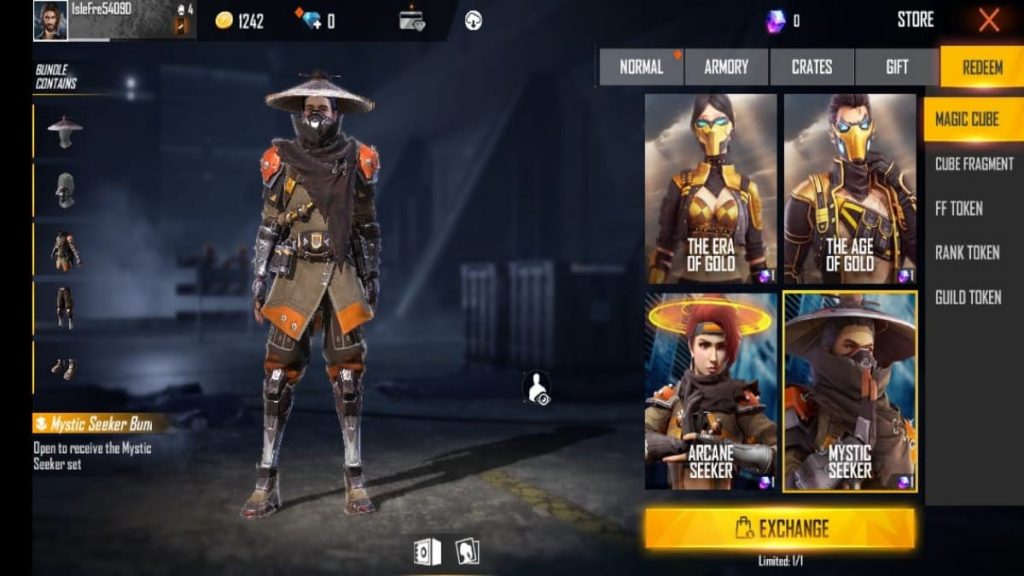Viewport: 1024px width, 576px height.
Task: Open the Cube Fragment category
Action: (x=973, y=164)
